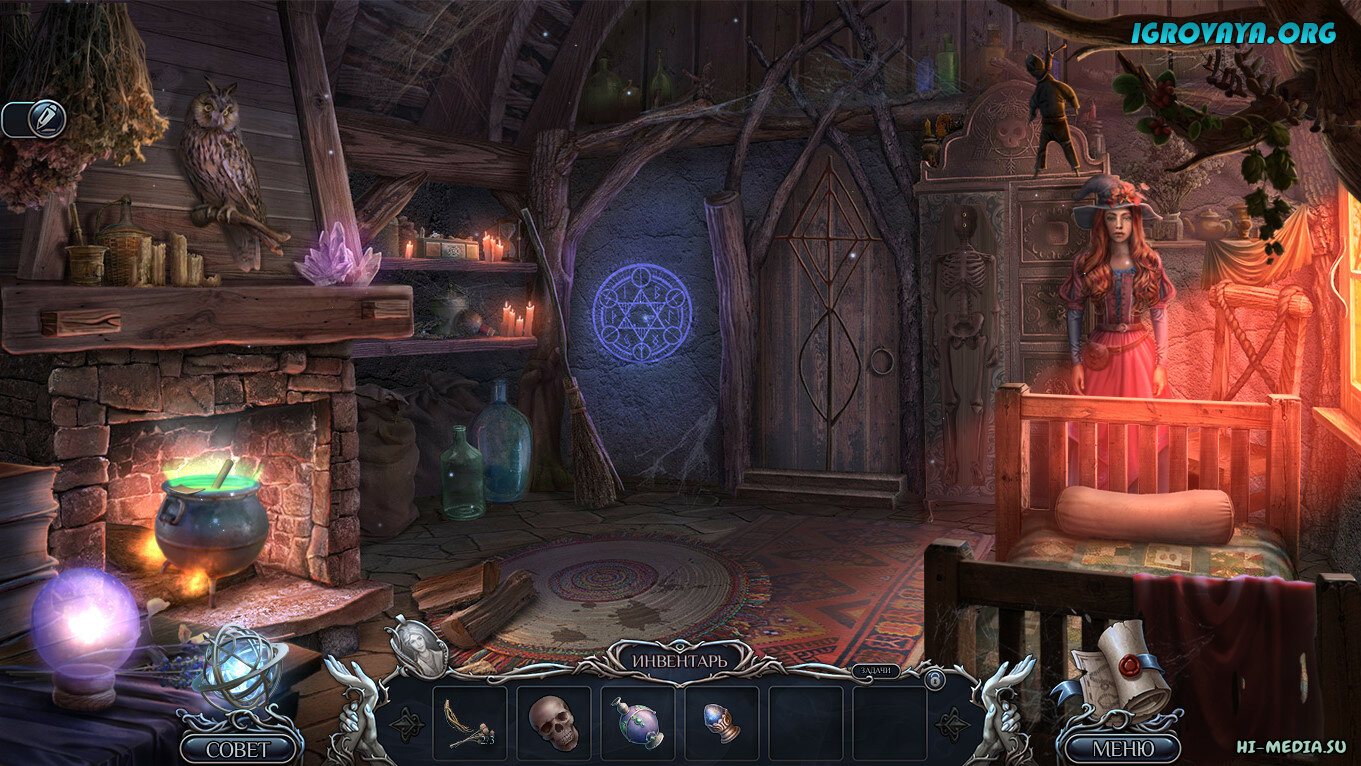Click the ИНВЕНТАРЬ inventory header
This screenshot has height=766, width=1361.
point(679,660)
